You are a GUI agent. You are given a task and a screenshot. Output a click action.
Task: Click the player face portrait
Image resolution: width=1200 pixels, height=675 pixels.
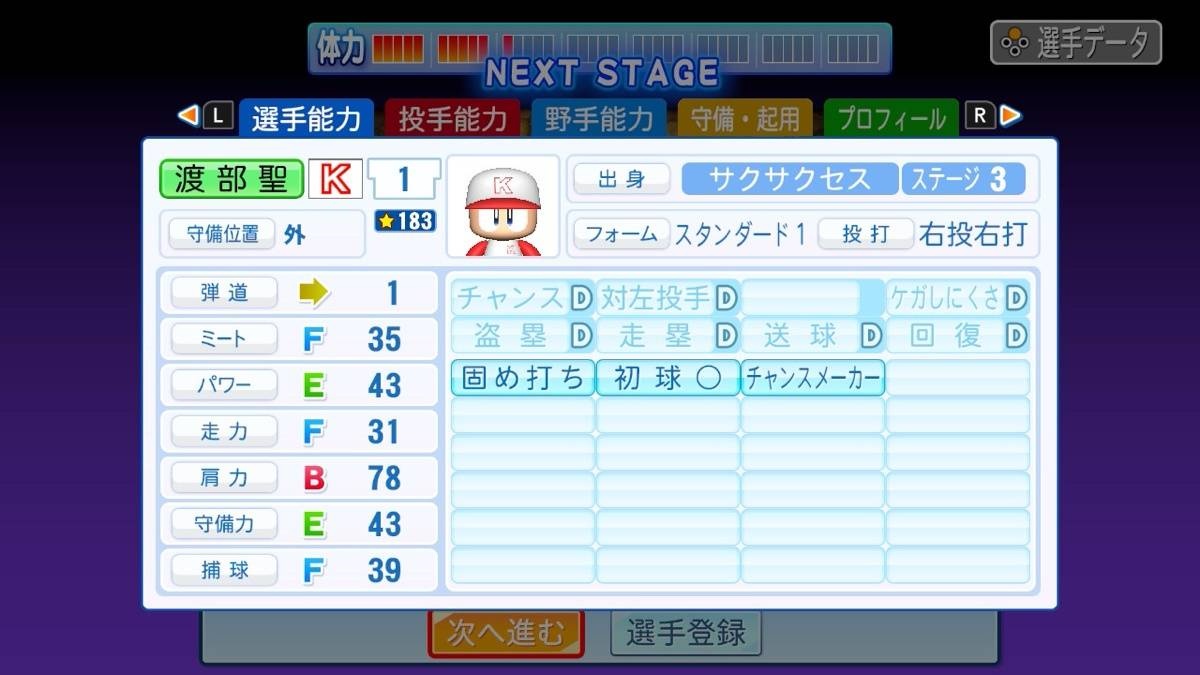pyautogui.click(x=502, y=206)
